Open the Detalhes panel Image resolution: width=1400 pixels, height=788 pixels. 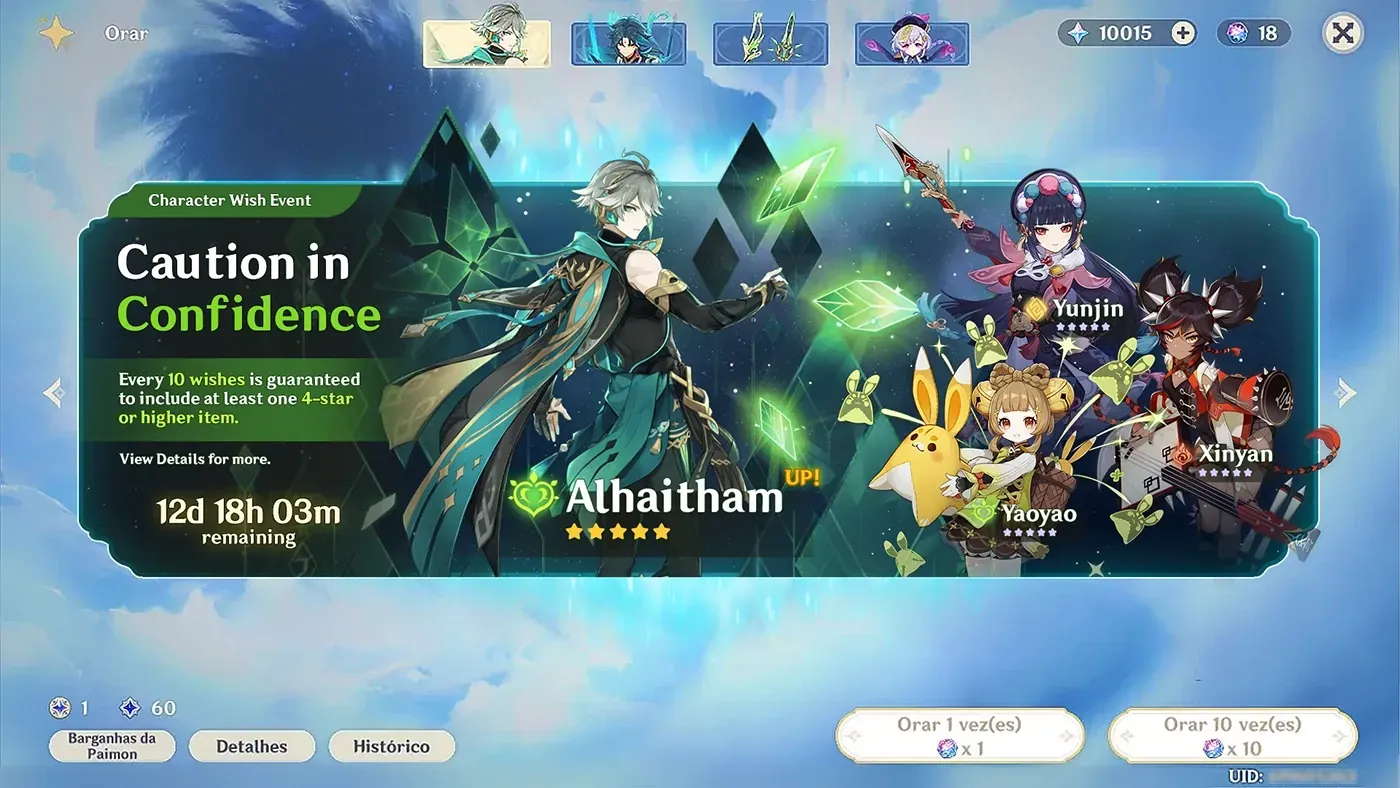[x=251, y=745]
